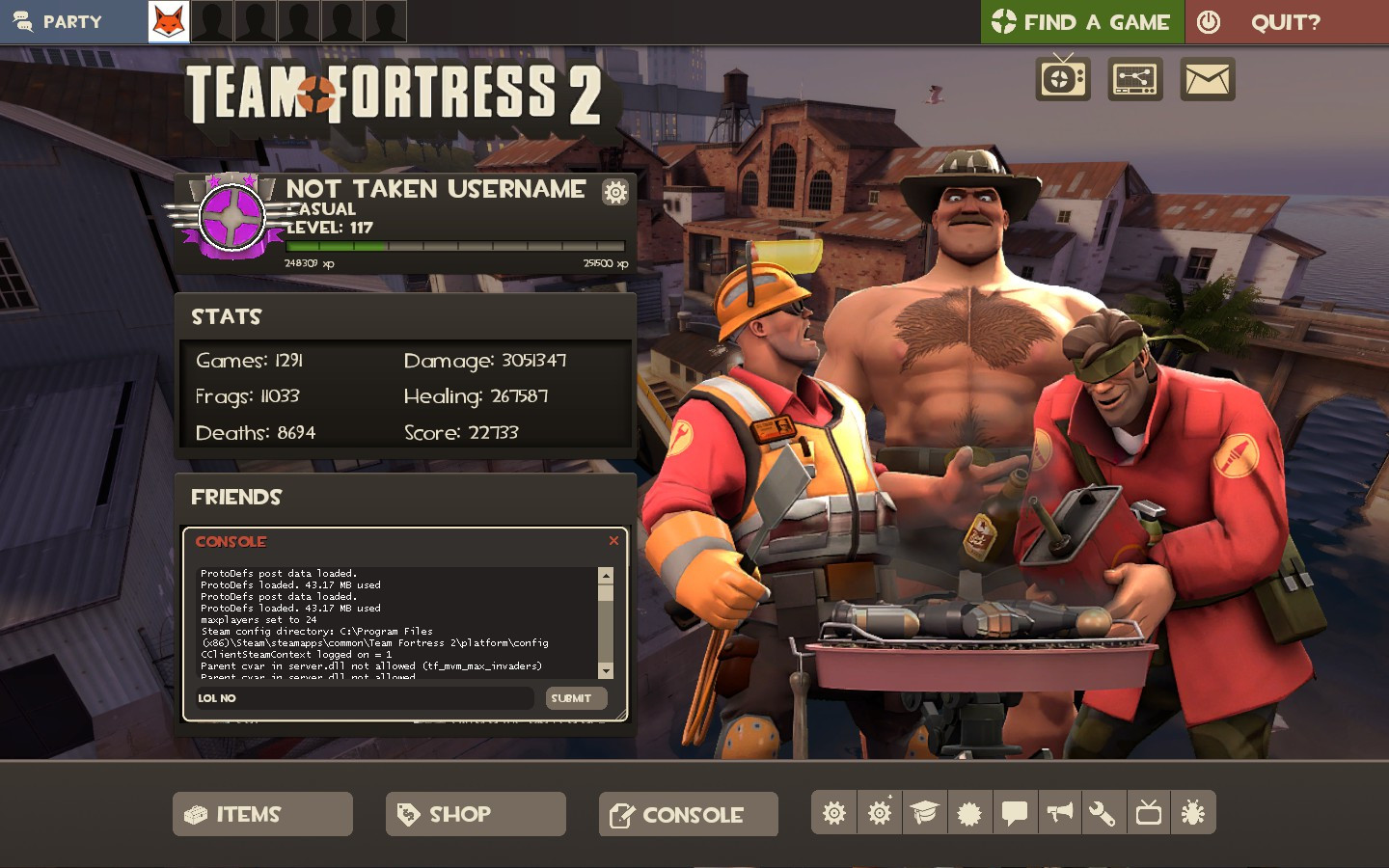Open the notifications envelope icon

[x=1207, y=78]
